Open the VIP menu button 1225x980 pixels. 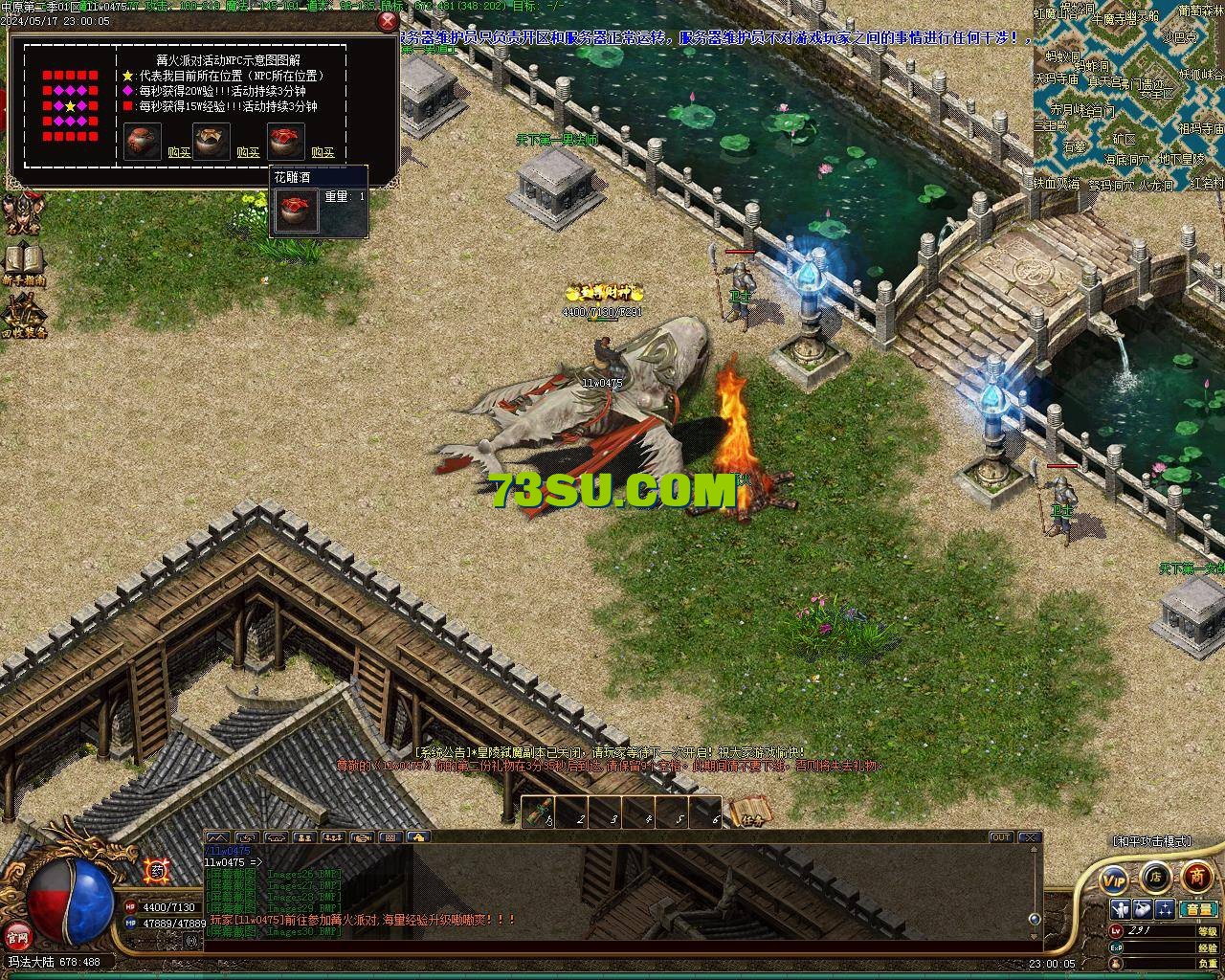pos(1114,879)
